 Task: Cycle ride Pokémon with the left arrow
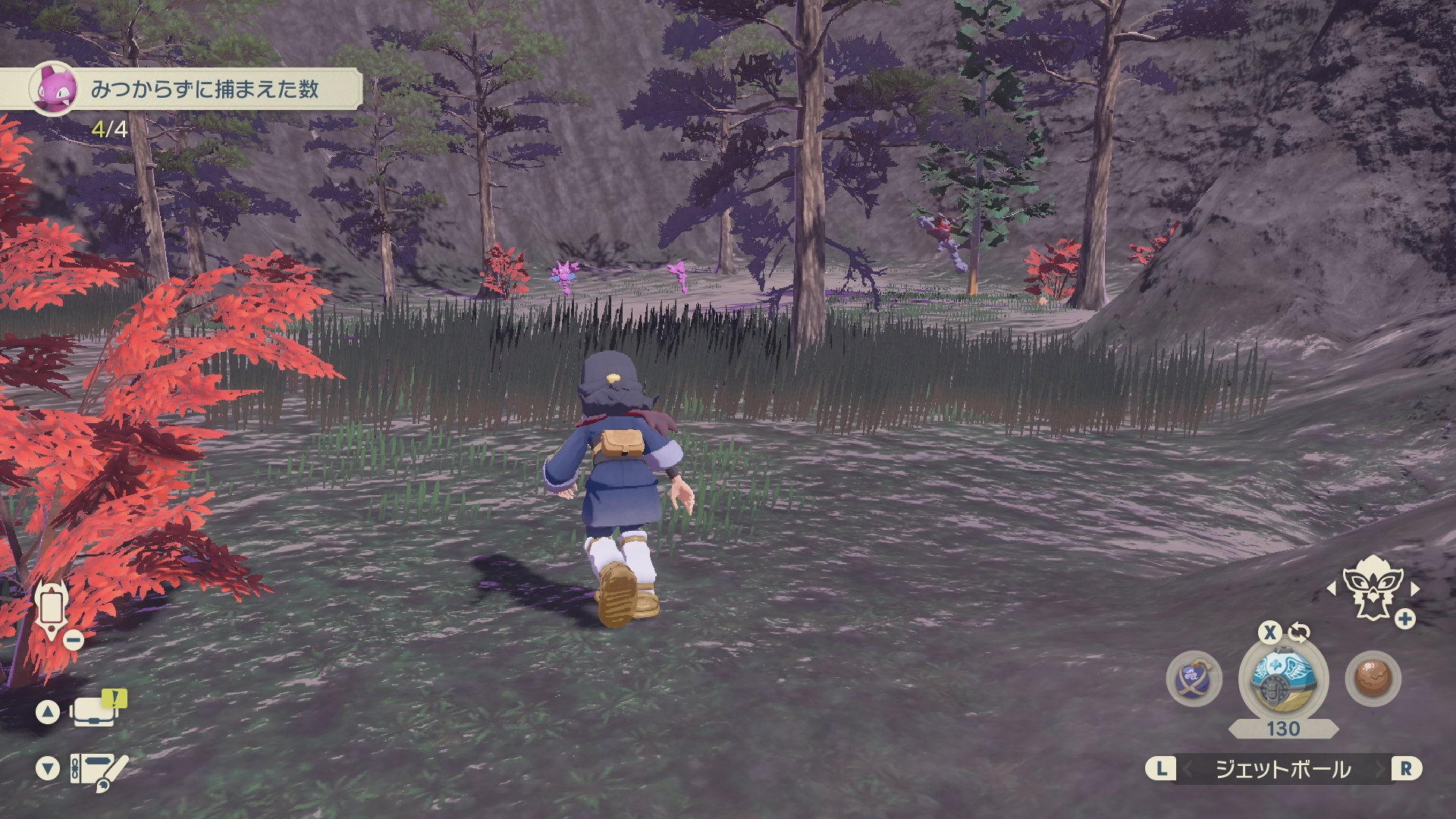click(1331, 588)
